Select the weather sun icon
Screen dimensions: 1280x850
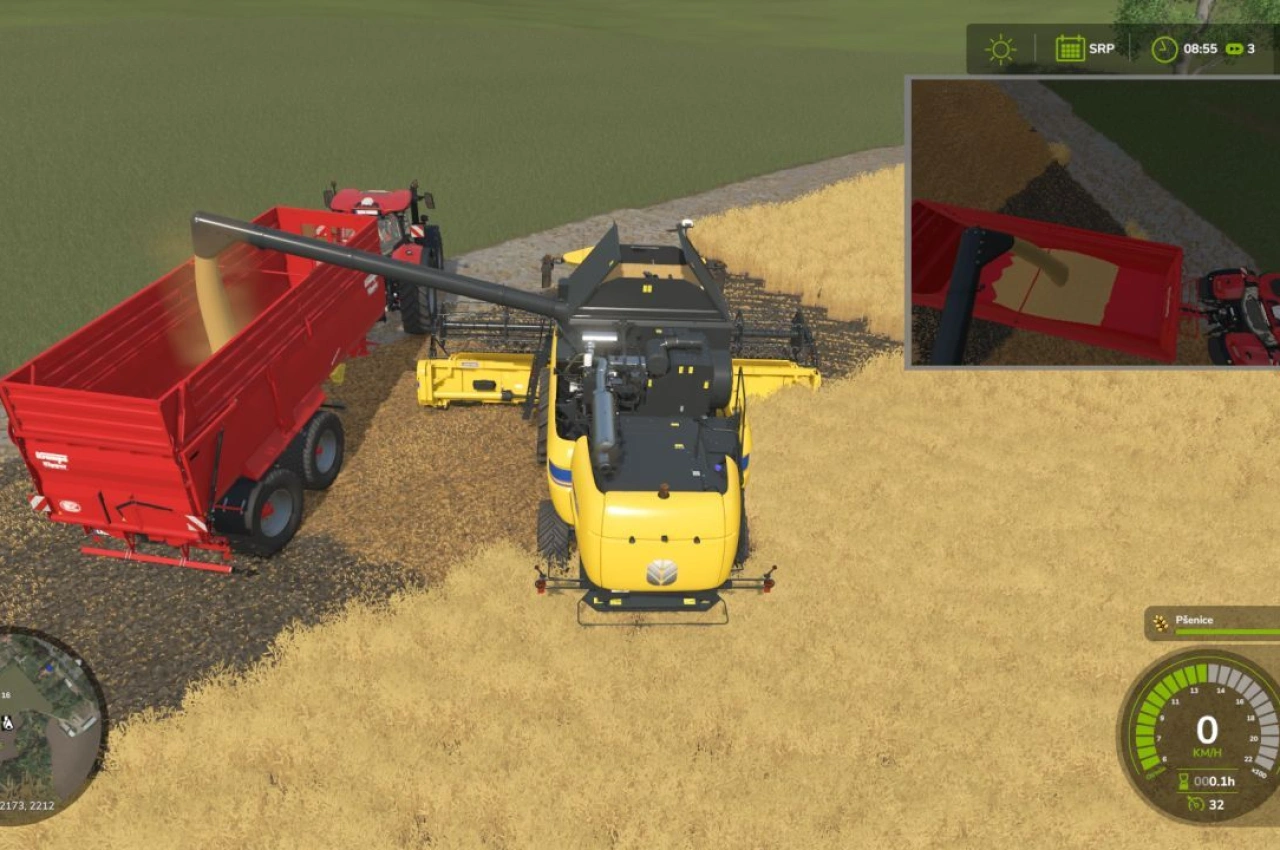pos(1001,47)
